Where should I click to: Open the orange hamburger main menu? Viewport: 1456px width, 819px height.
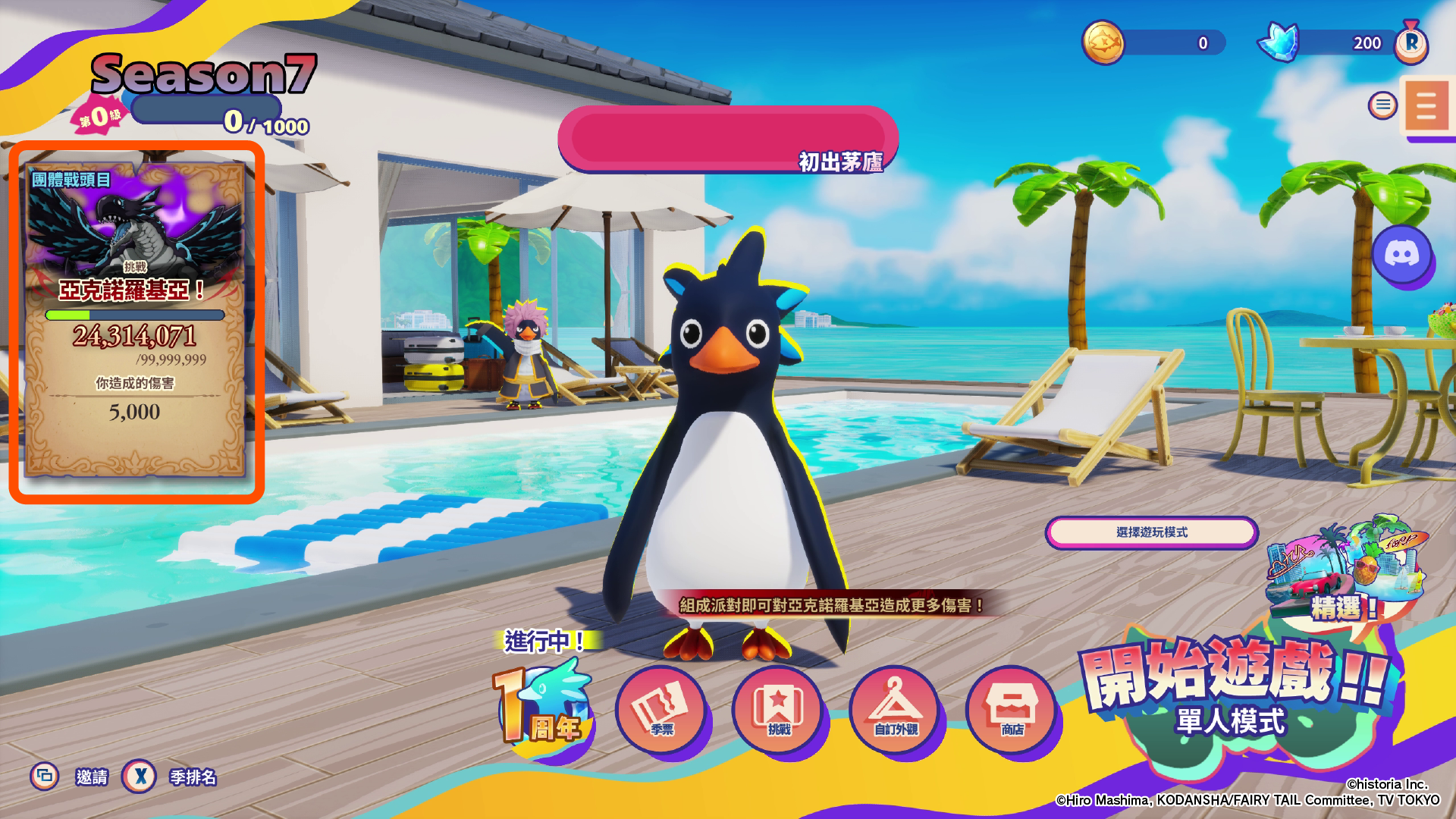pyautogui.click(x=1426, y=106)
